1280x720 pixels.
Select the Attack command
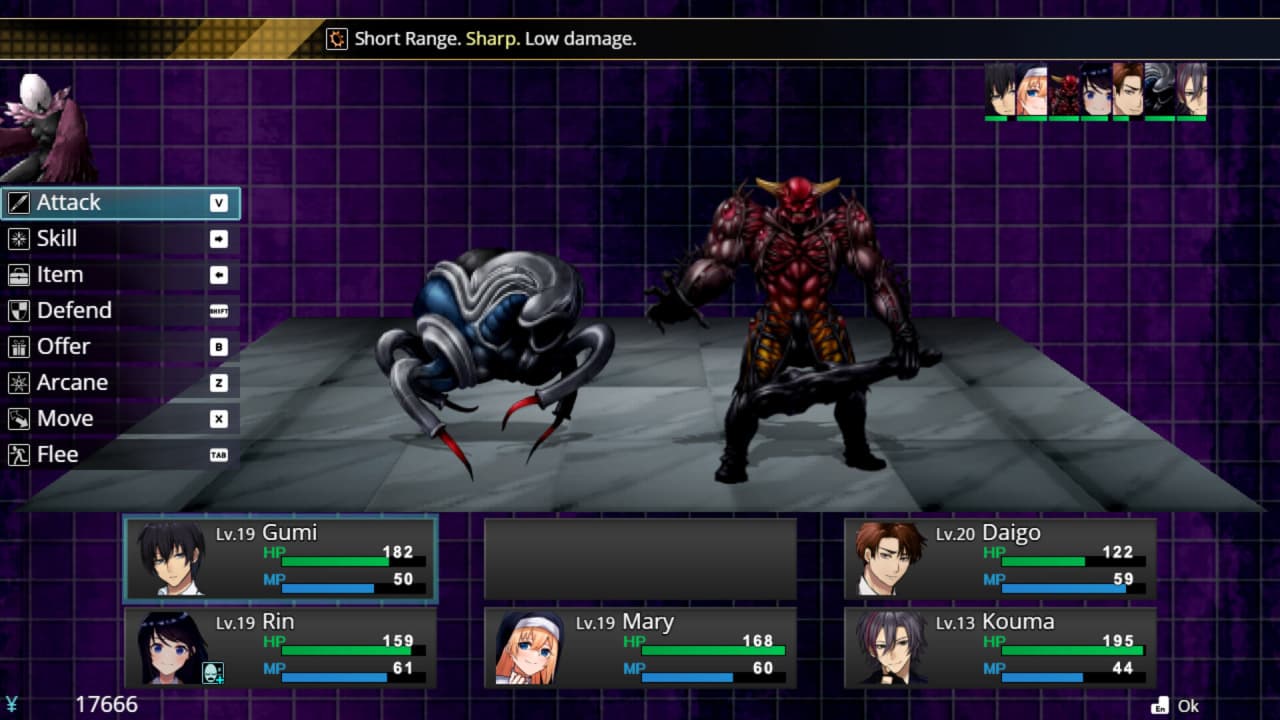click(x=120, y=203)
